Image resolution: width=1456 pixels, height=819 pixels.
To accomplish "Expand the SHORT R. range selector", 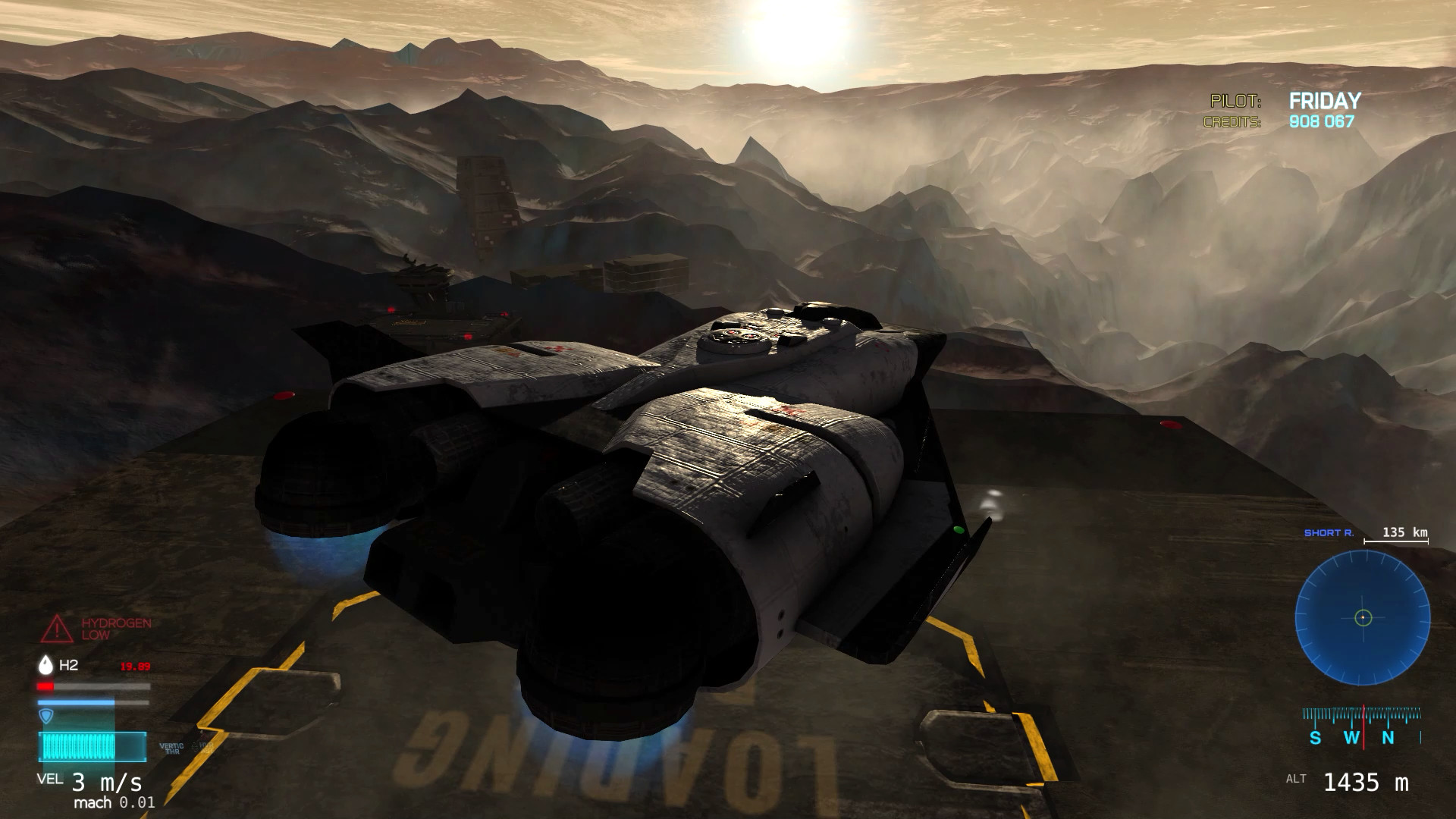I will (1329, 532).
